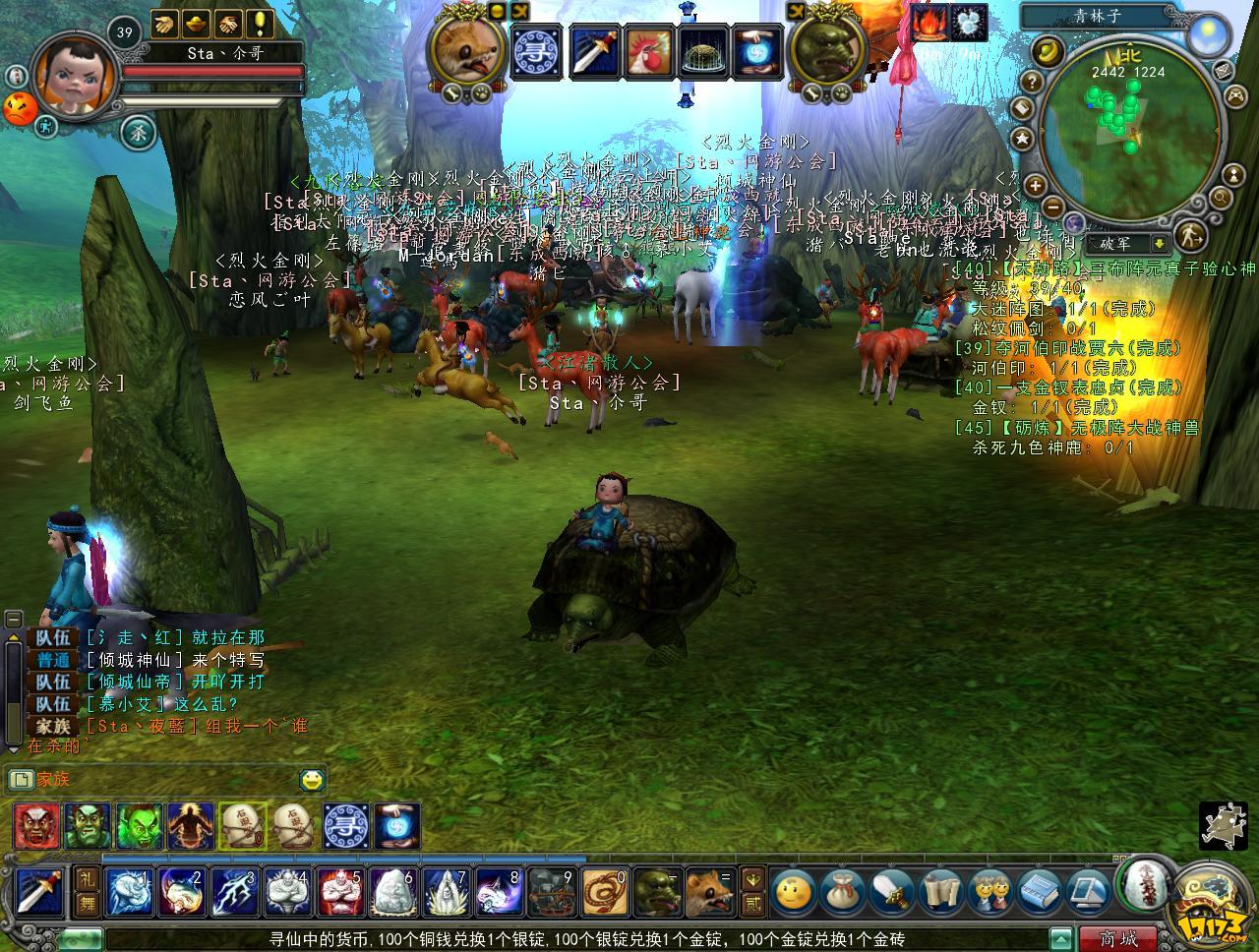The width and height of the screenshot is (1259, 952).
Task: Open the smiley face emote menu
Action: (x=792, y=892)
